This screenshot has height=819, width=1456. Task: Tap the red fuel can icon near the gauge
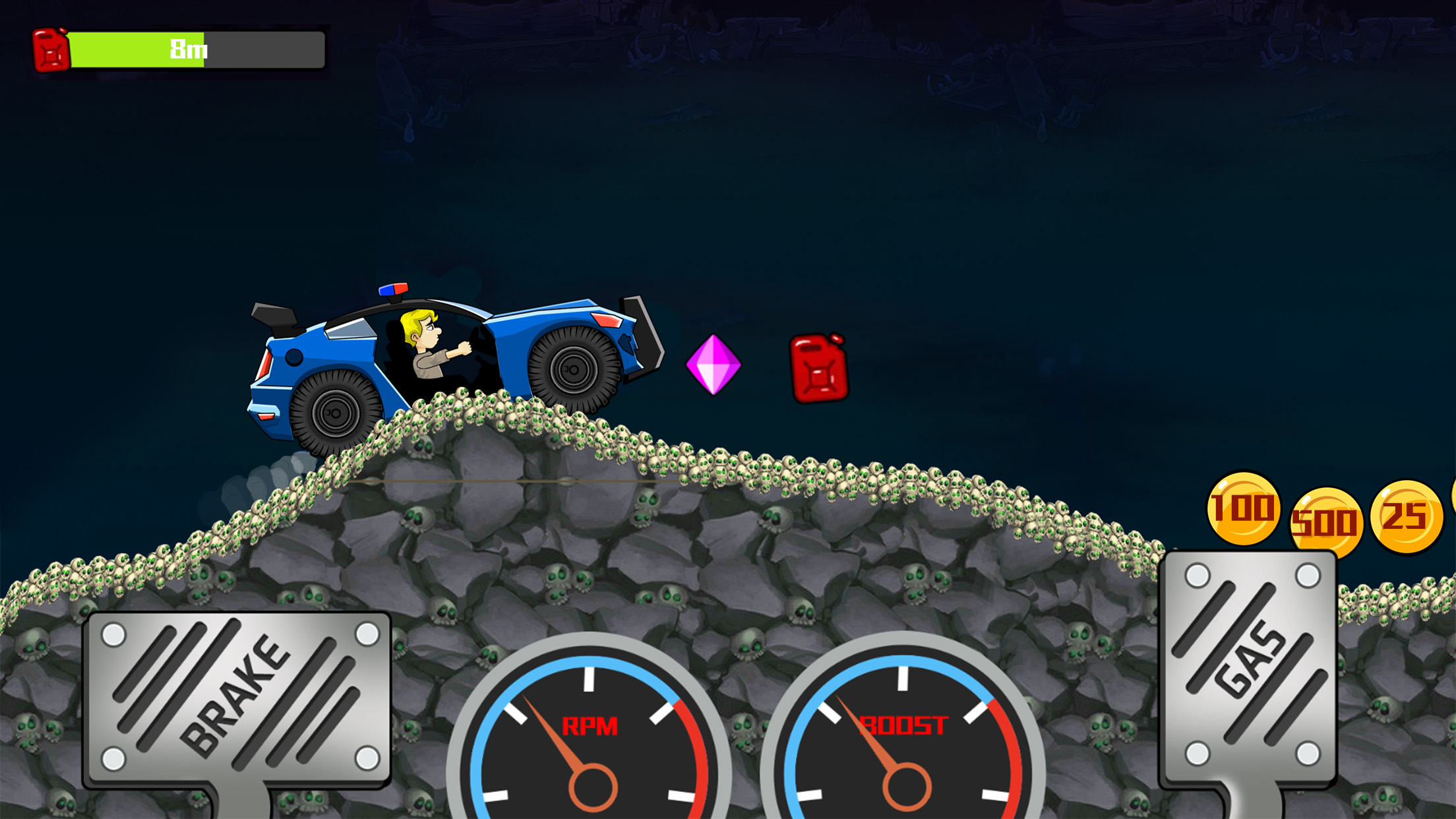(x=49, y=49)
